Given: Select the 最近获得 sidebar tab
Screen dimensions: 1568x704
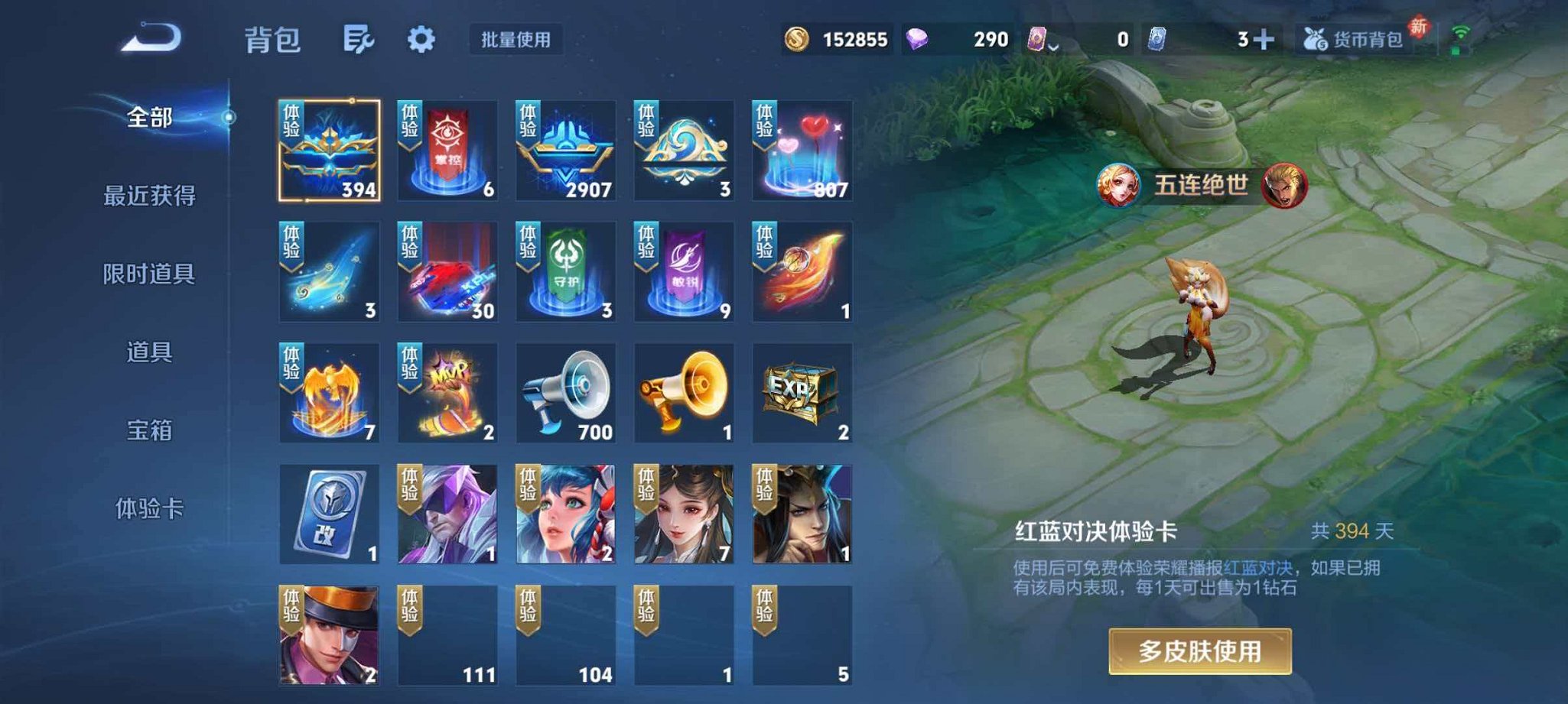Looking at the screenshot, I should (x=150, y=196).
